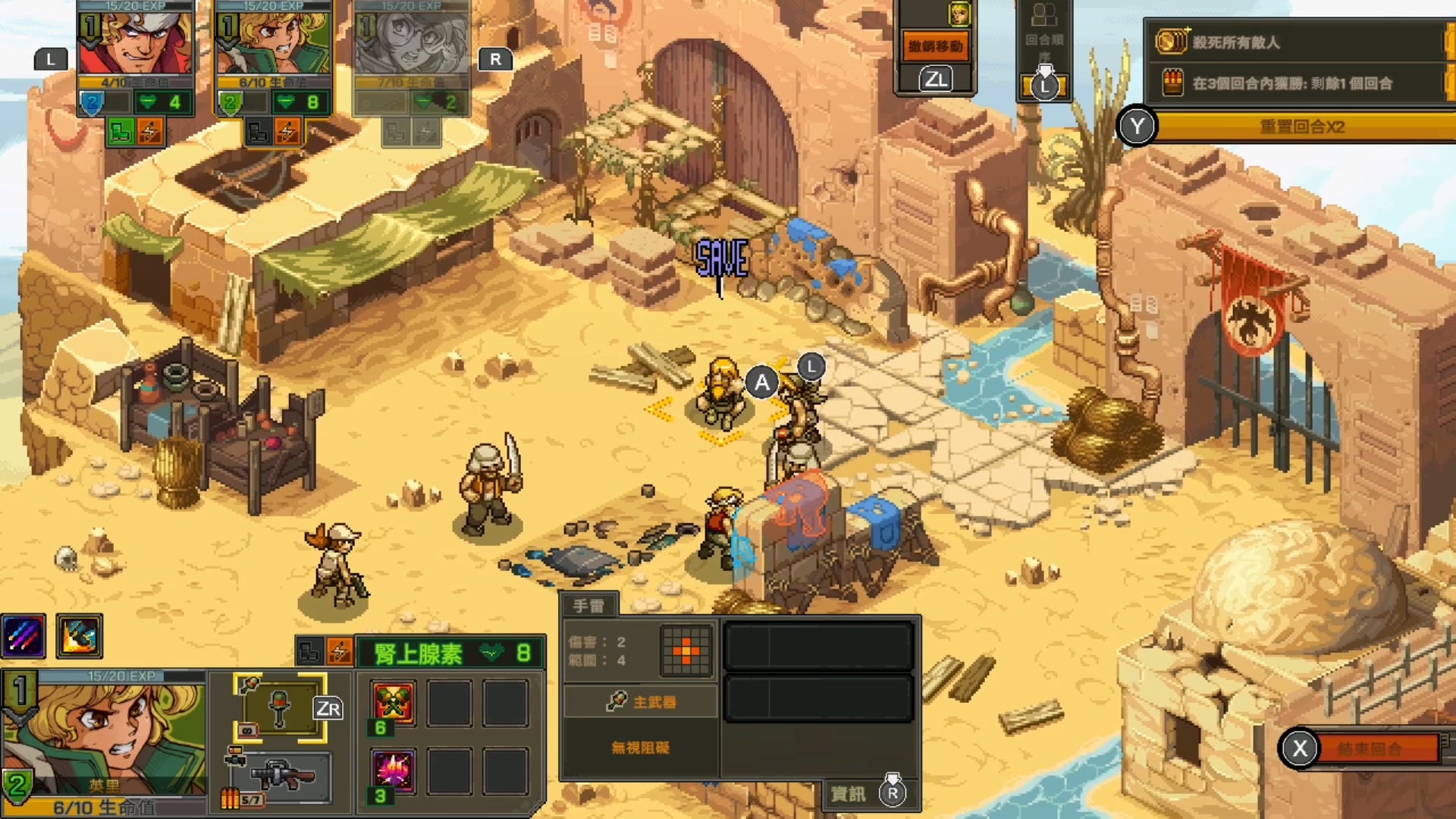The height and width of the screenshot is (819, 1456).
Task: Toggle the ZL button indicator under 撤銷移動
Action: (x=936, y=77)
